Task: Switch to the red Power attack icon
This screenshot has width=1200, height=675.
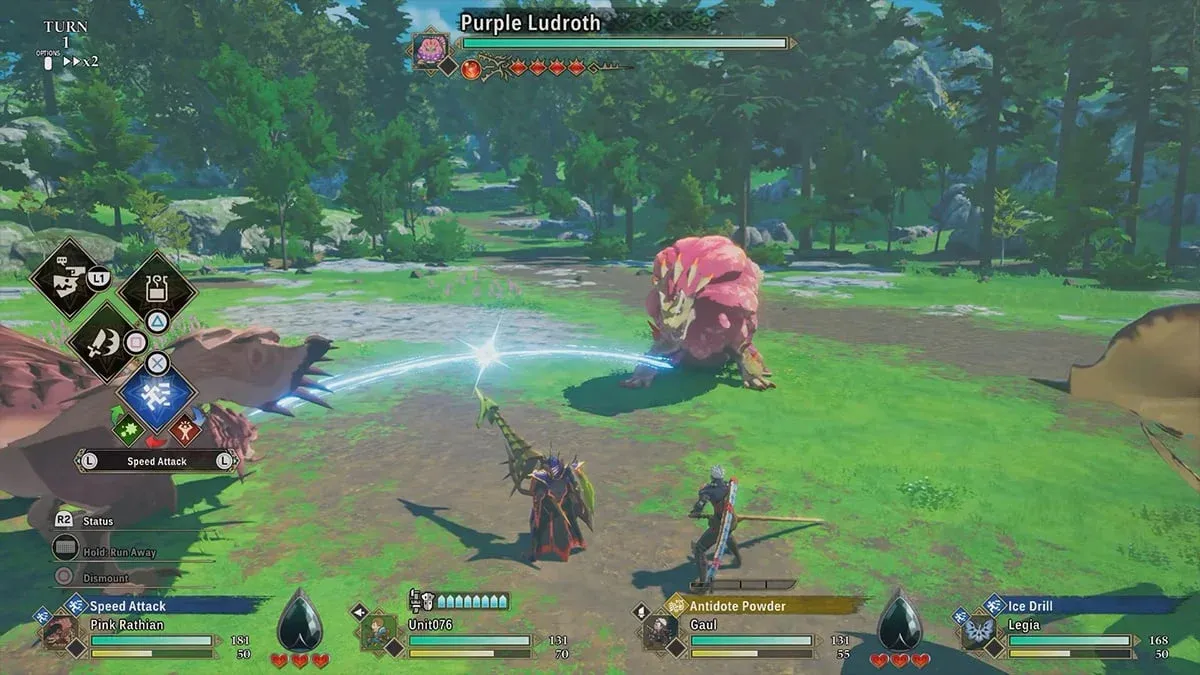Action: coord(185,431)
